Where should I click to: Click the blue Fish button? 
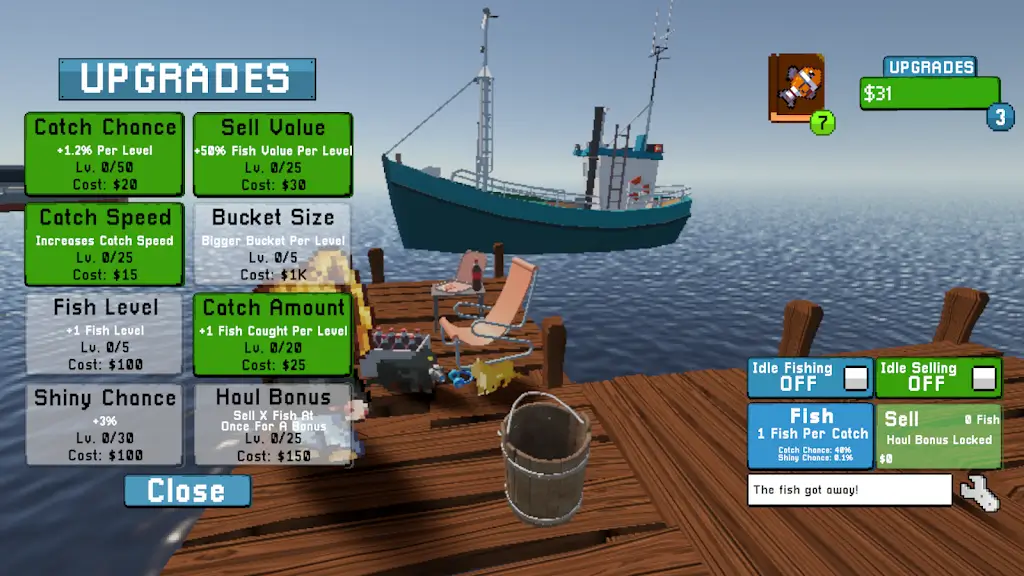810,435
